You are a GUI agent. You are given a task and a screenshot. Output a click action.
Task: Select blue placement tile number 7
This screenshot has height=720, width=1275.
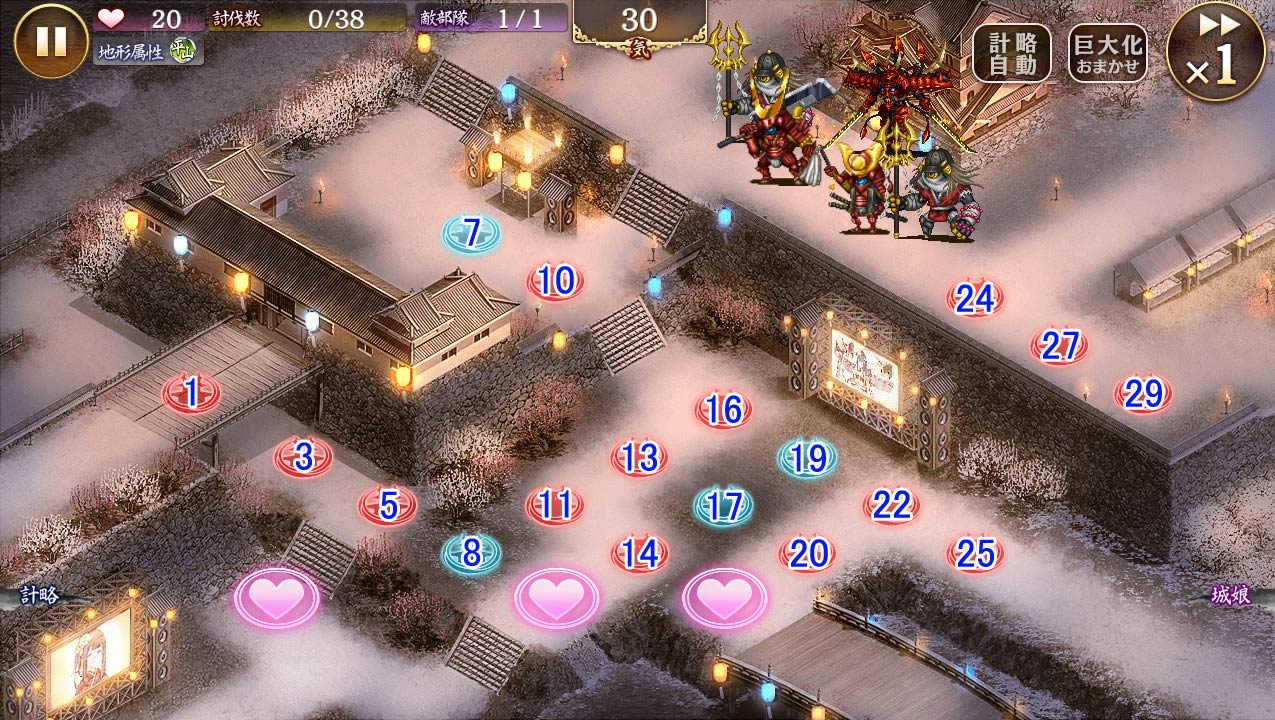click(x=471, y=234)
